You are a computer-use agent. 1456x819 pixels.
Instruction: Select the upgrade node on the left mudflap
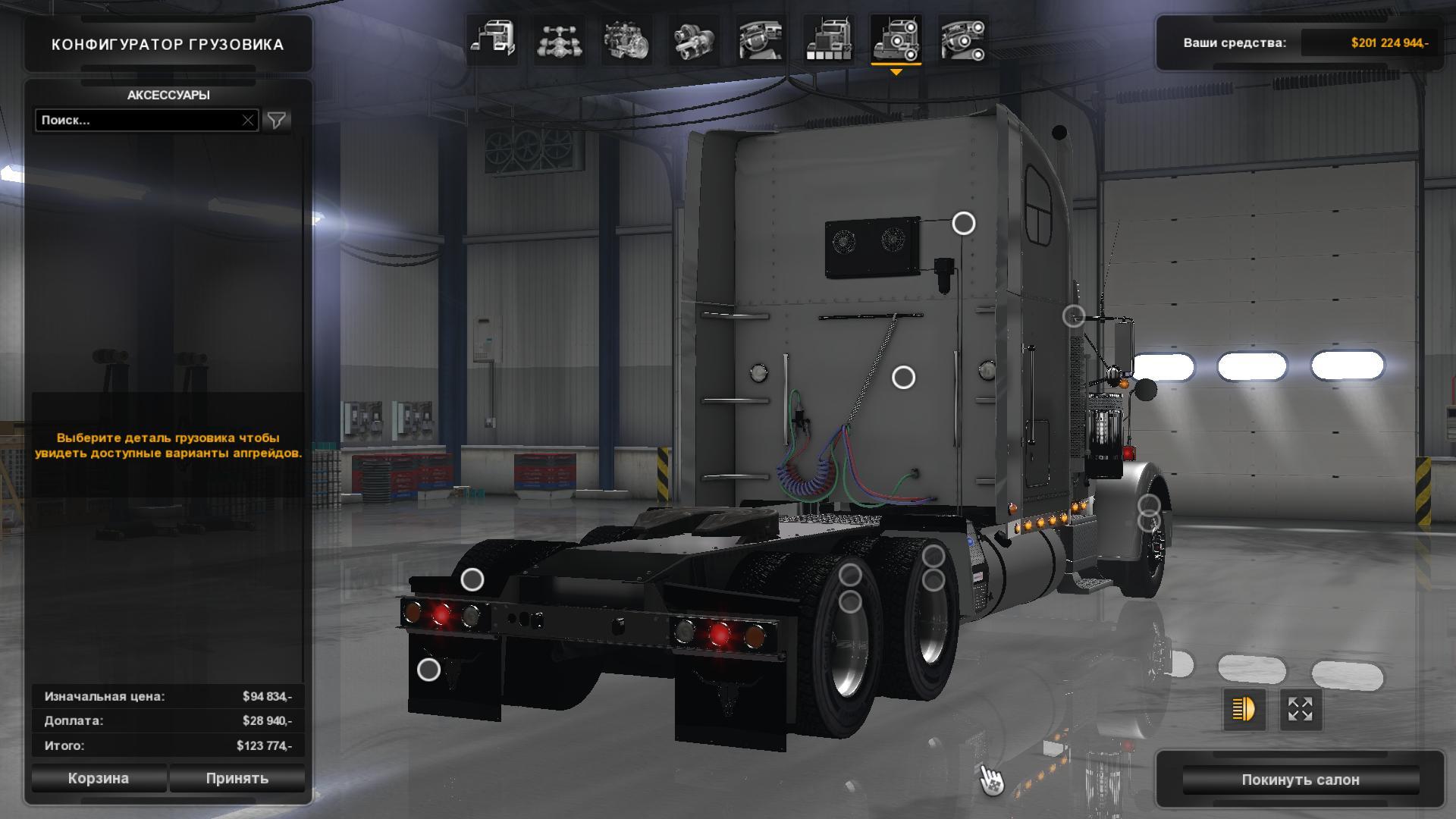click(x=428, y=670)
